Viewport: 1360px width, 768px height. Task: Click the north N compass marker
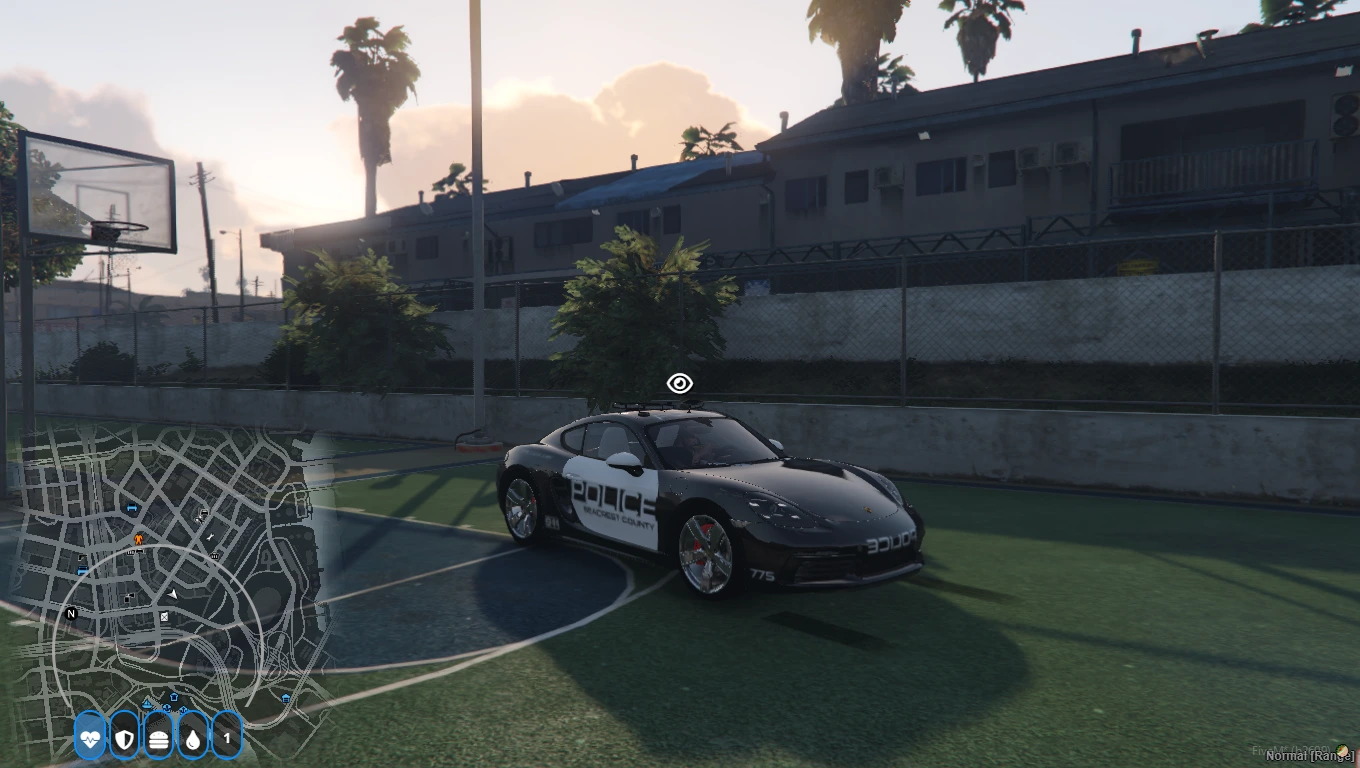click(x=71, y=613)
